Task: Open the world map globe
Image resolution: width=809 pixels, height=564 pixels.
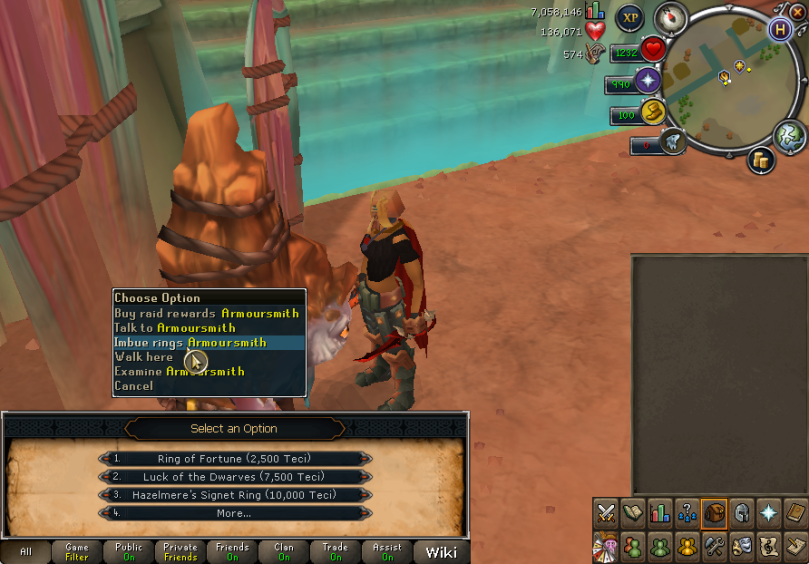Action: tap(790, 134)
